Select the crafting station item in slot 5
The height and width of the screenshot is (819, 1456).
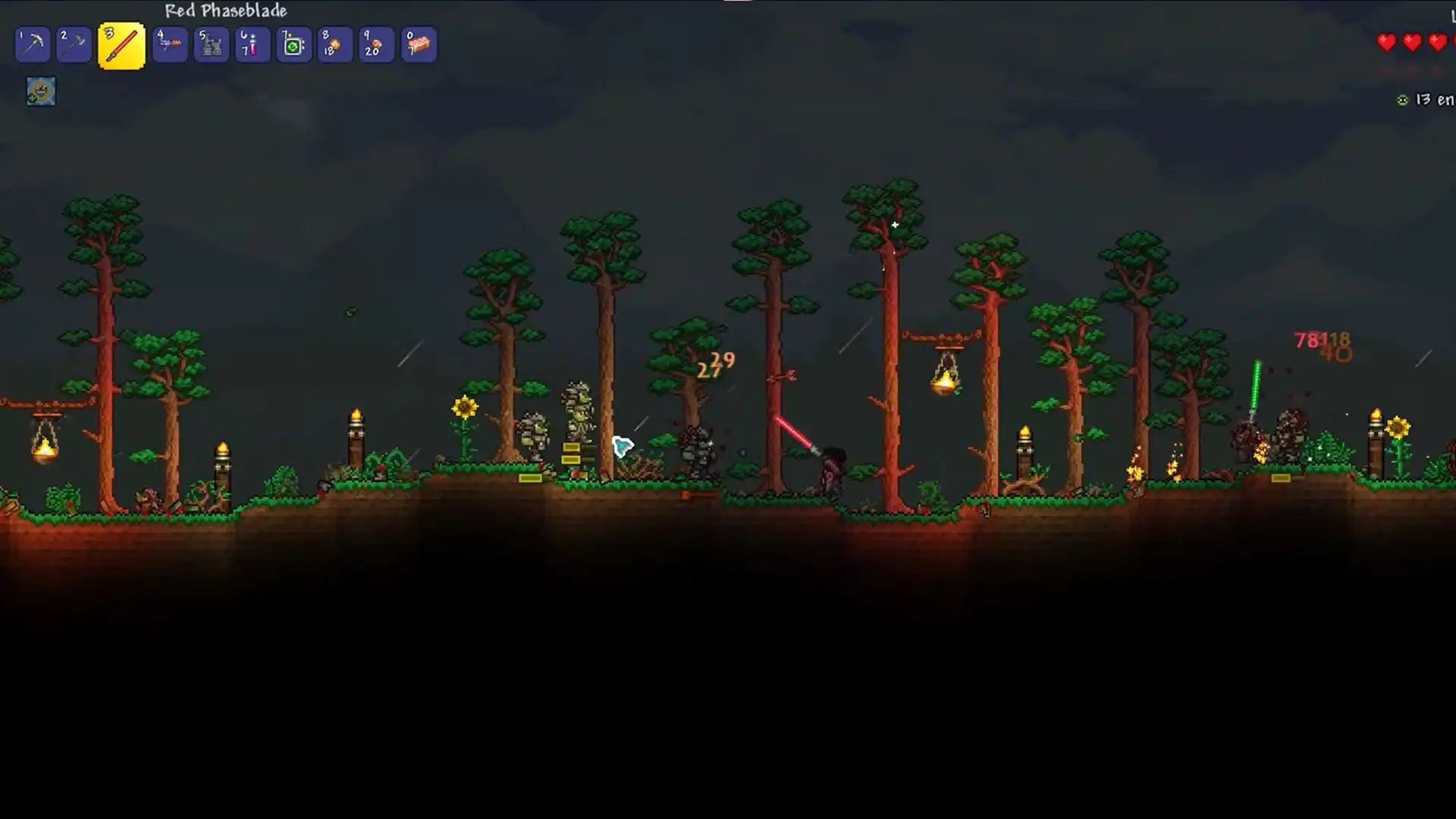(211, 44)
